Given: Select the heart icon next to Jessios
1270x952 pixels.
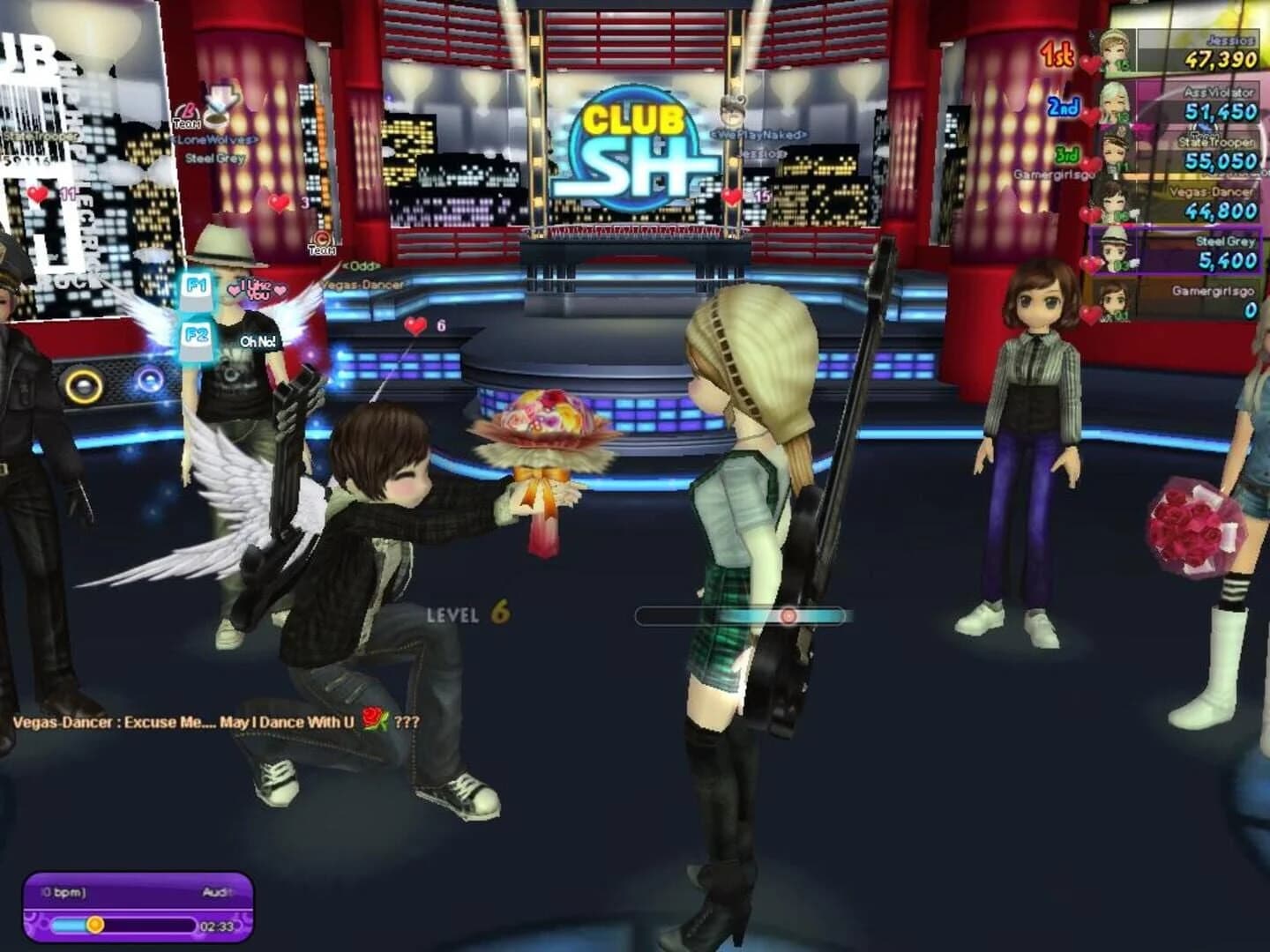Looking at the screenshot, I should click(1089, 62).
